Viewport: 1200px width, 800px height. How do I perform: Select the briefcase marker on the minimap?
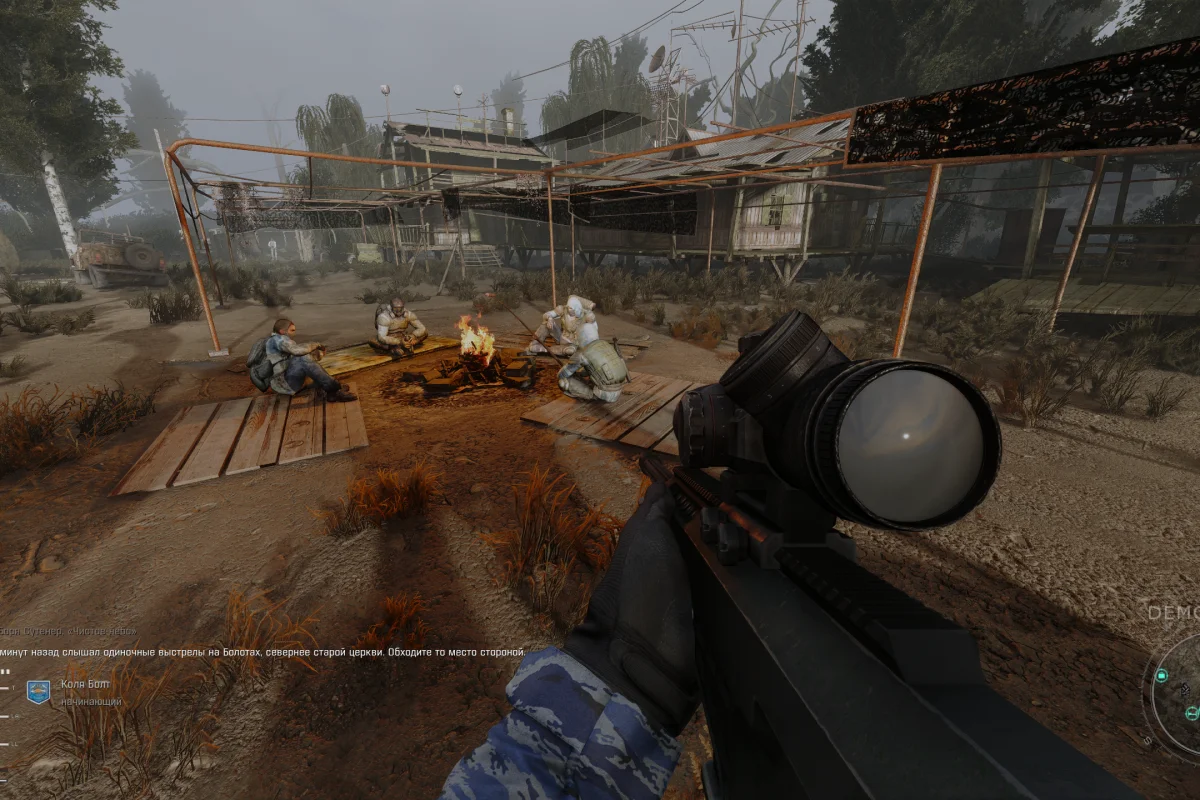coord(1161,676)
